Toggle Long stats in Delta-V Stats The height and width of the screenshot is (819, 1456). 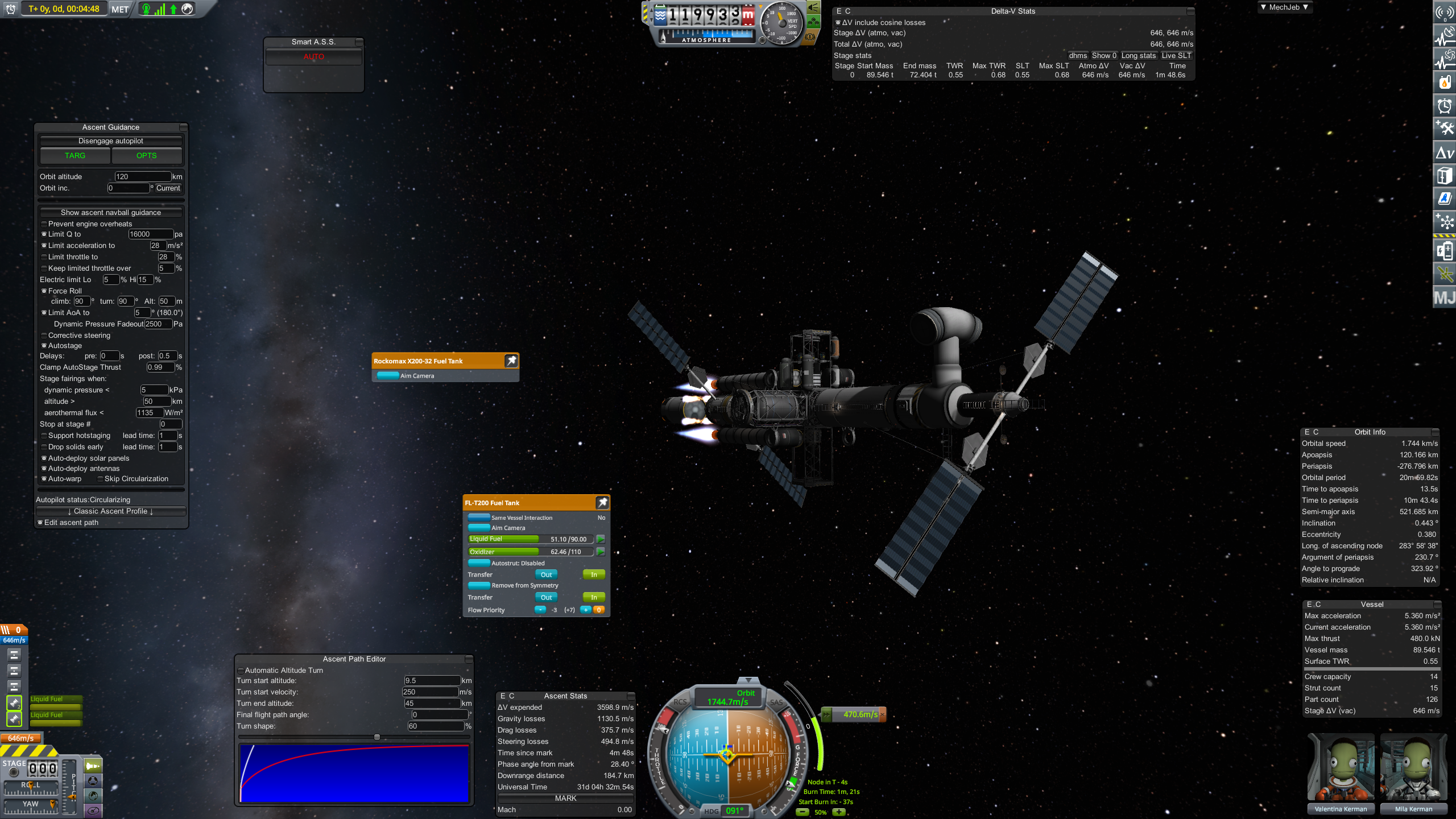point(1138,56)
